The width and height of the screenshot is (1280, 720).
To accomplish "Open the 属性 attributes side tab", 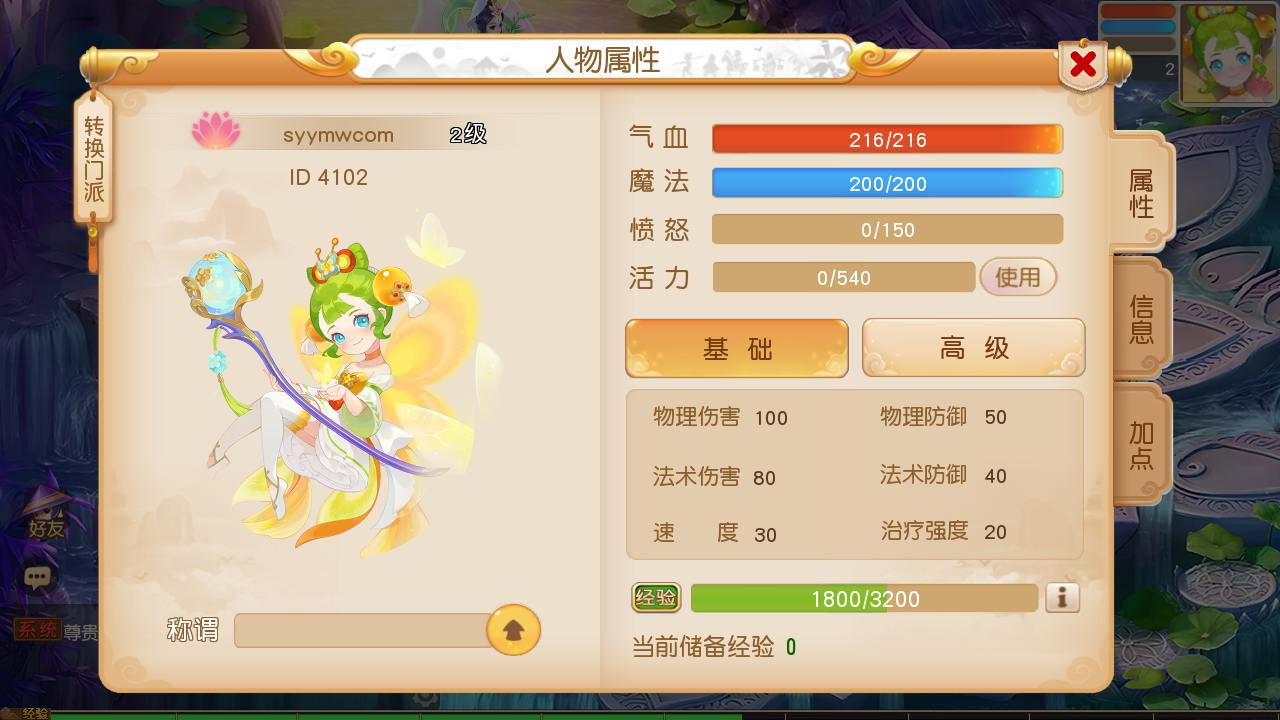I will (x=1141, y=193).
